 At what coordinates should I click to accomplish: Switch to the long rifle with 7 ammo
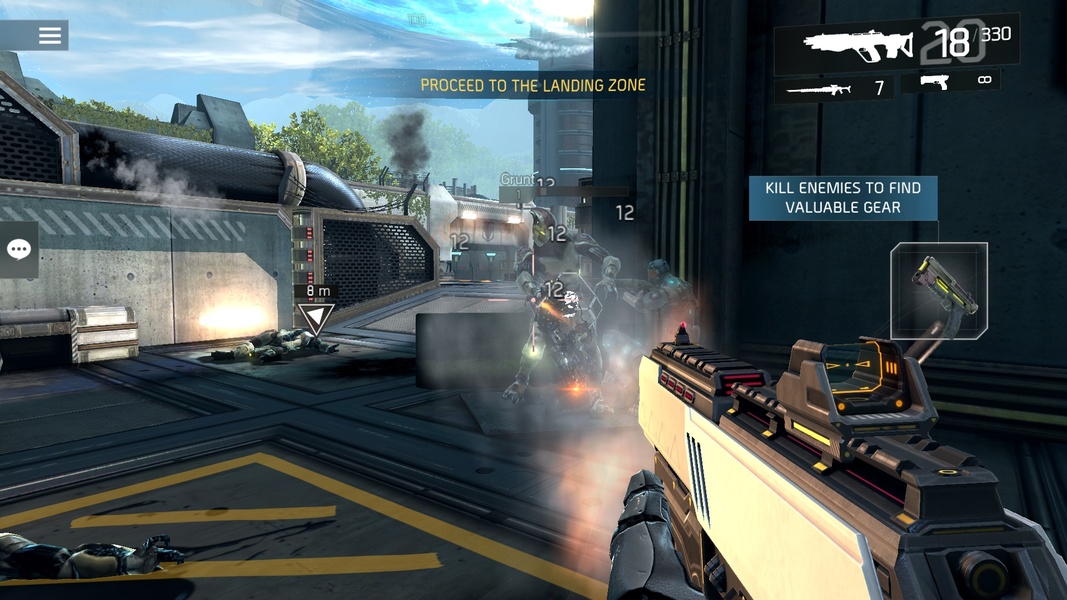pos(836,89)
